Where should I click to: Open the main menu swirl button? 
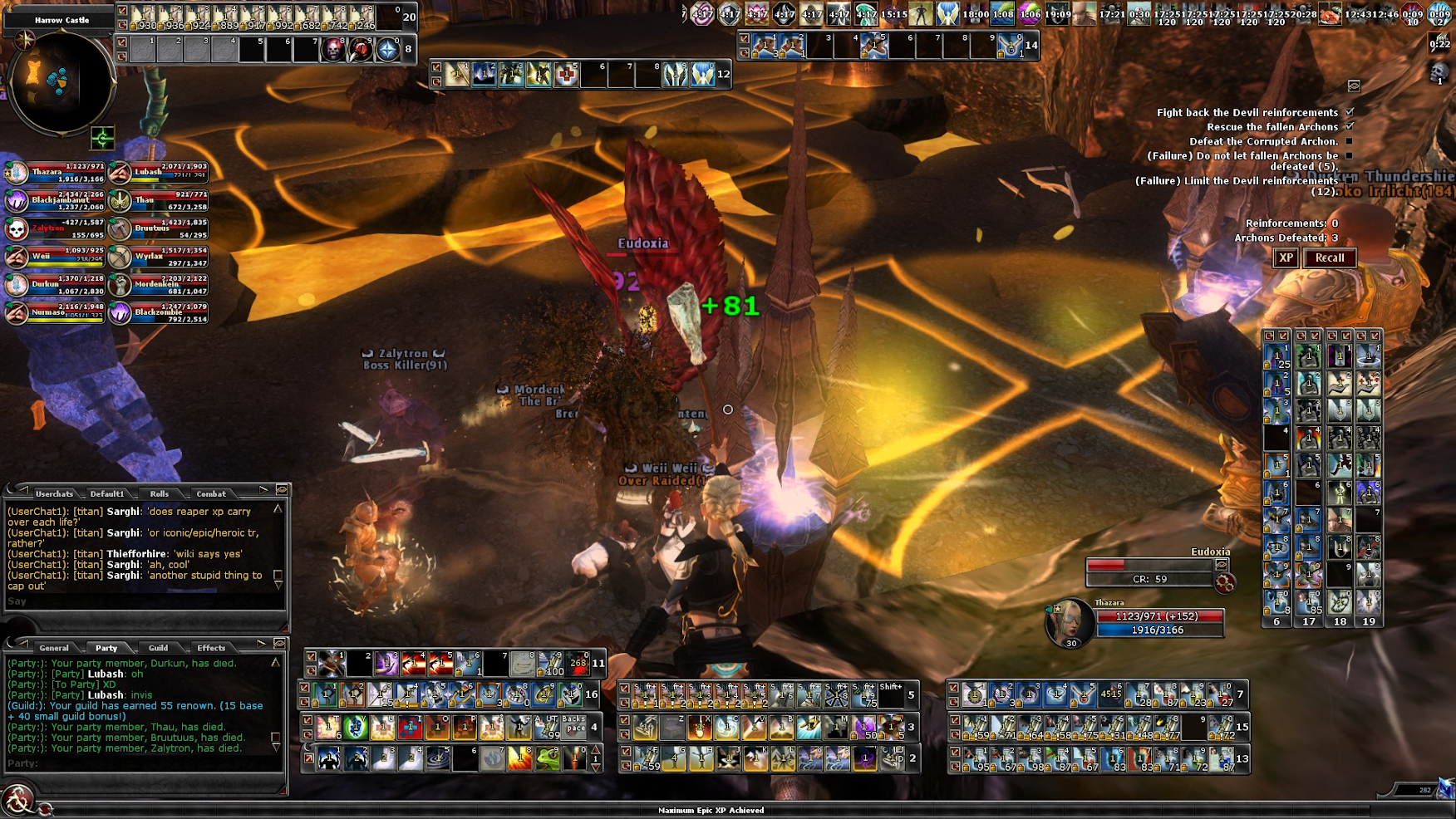[x=17, y=800]
